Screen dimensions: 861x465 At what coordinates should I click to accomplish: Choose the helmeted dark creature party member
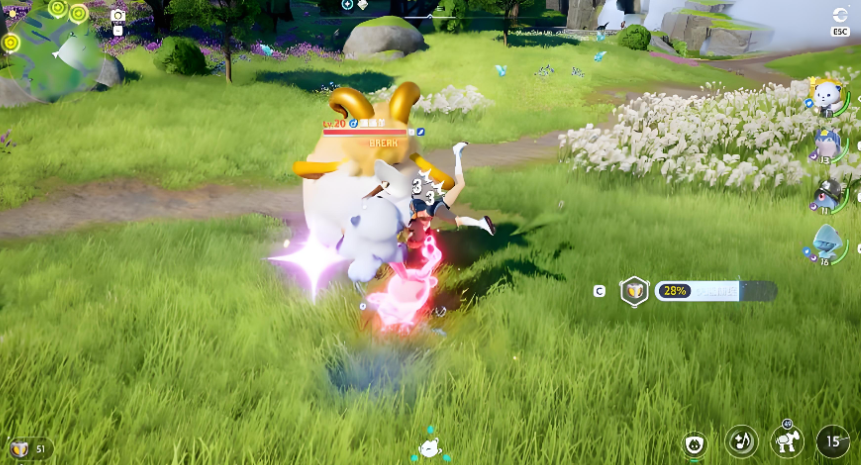click(829, 193)
